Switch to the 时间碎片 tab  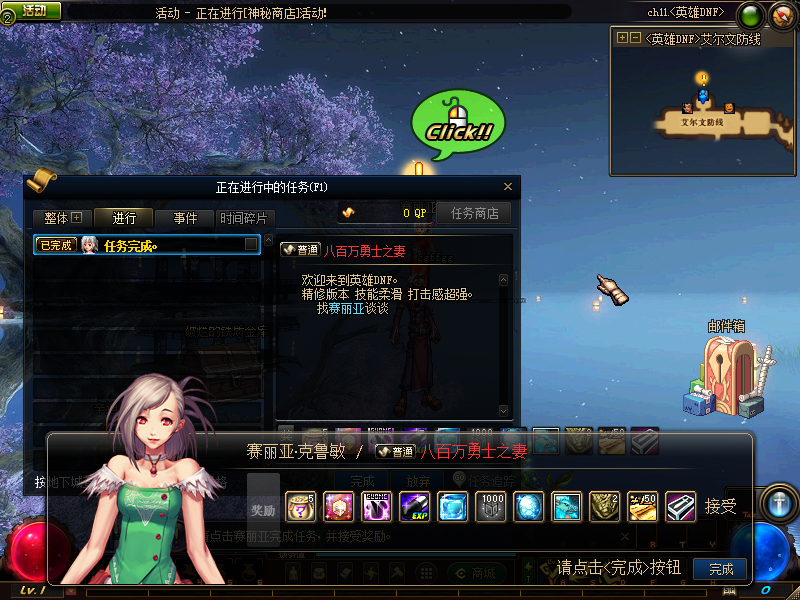243,218
